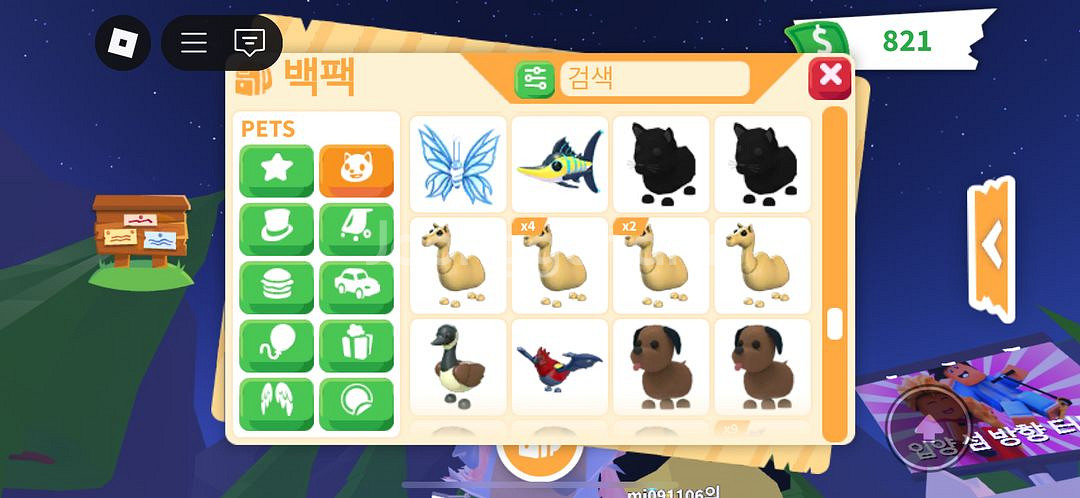Close the backpack window
Image resolution: width=1080 pixels, height=498 pixels.
click(x=829, y=78)
